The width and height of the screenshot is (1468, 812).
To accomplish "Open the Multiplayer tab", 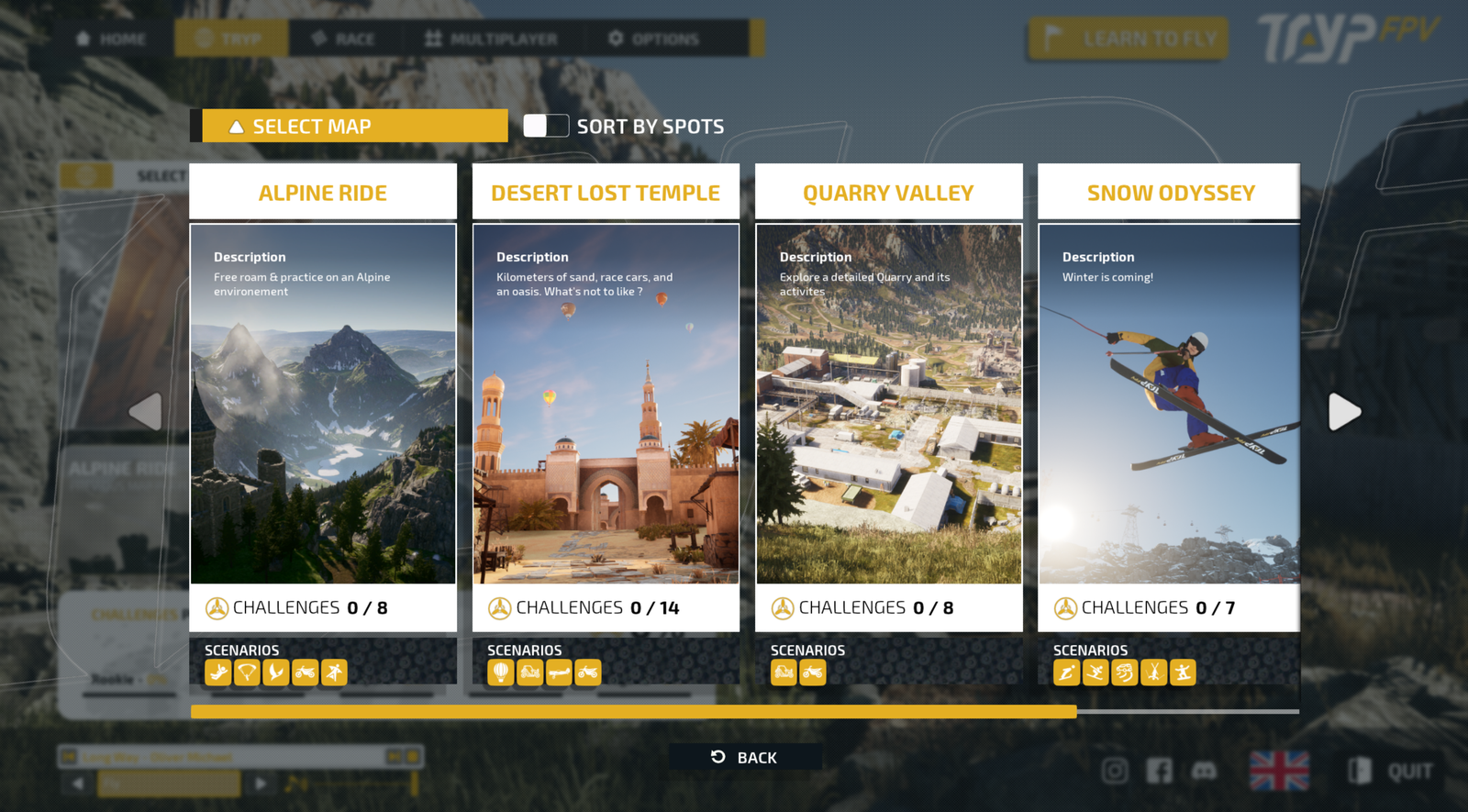I will [x=491, y=39].
